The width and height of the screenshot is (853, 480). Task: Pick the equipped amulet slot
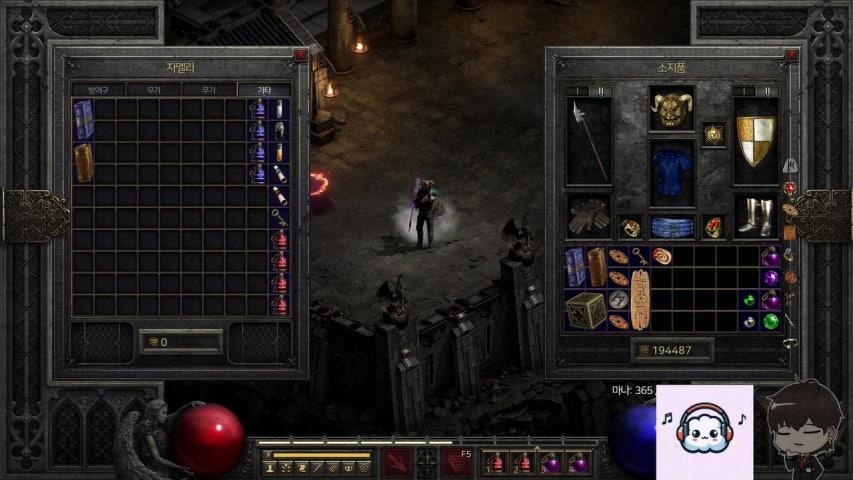(x=713, y=134)
